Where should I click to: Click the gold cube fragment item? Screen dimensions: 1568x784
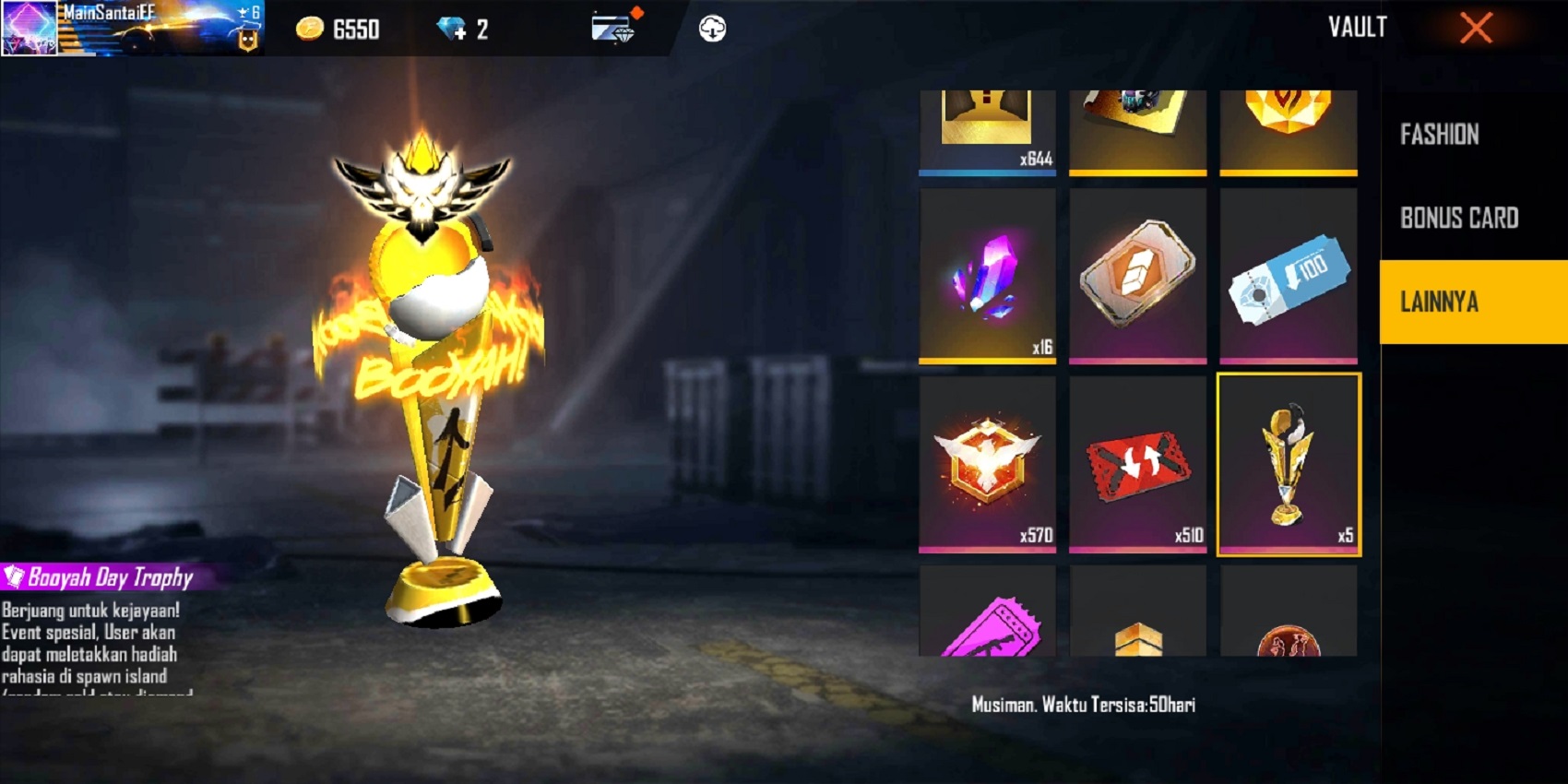[1137, 636]
